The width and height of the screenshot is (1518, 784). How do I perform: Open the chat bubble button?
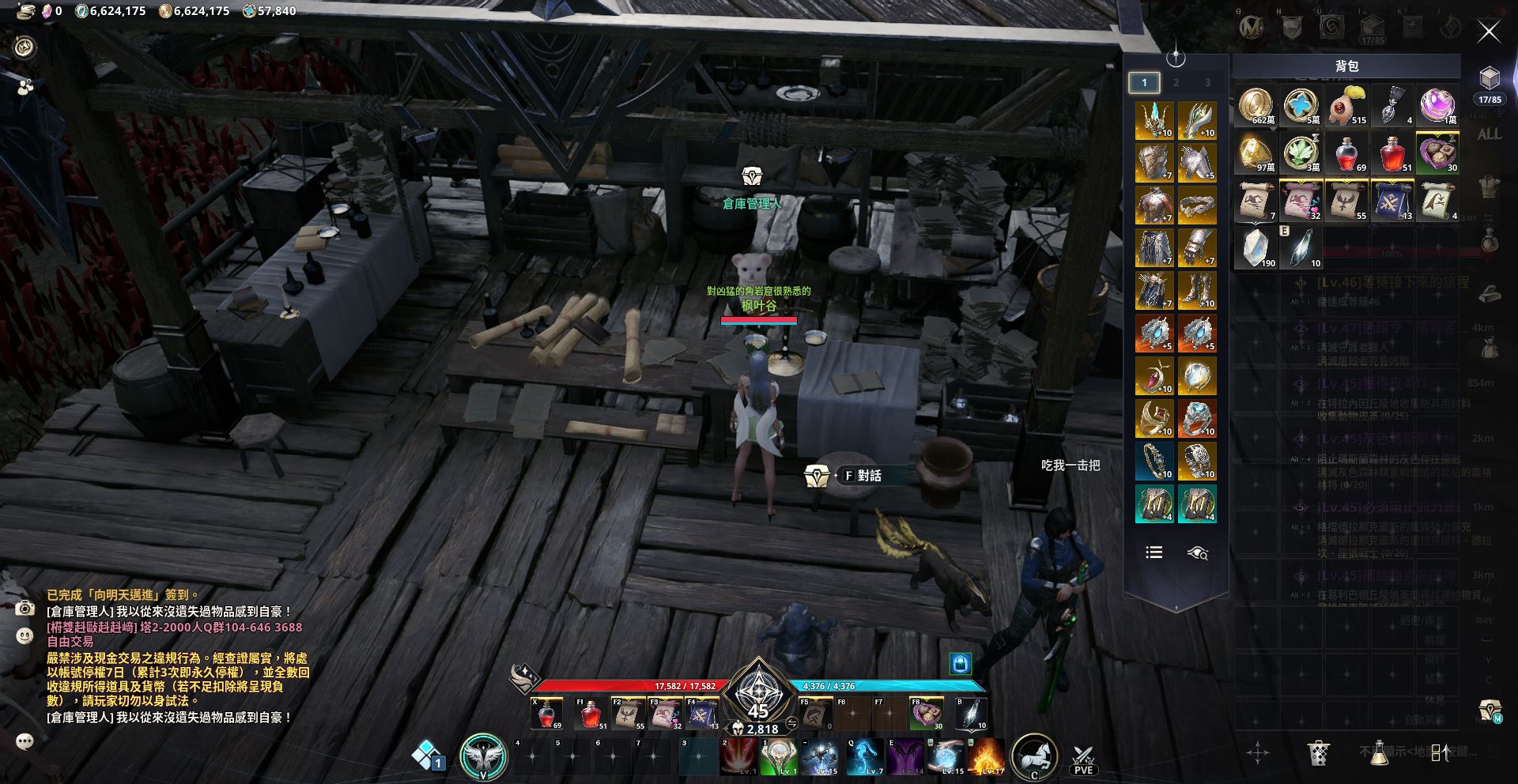[x=25, y=741]
